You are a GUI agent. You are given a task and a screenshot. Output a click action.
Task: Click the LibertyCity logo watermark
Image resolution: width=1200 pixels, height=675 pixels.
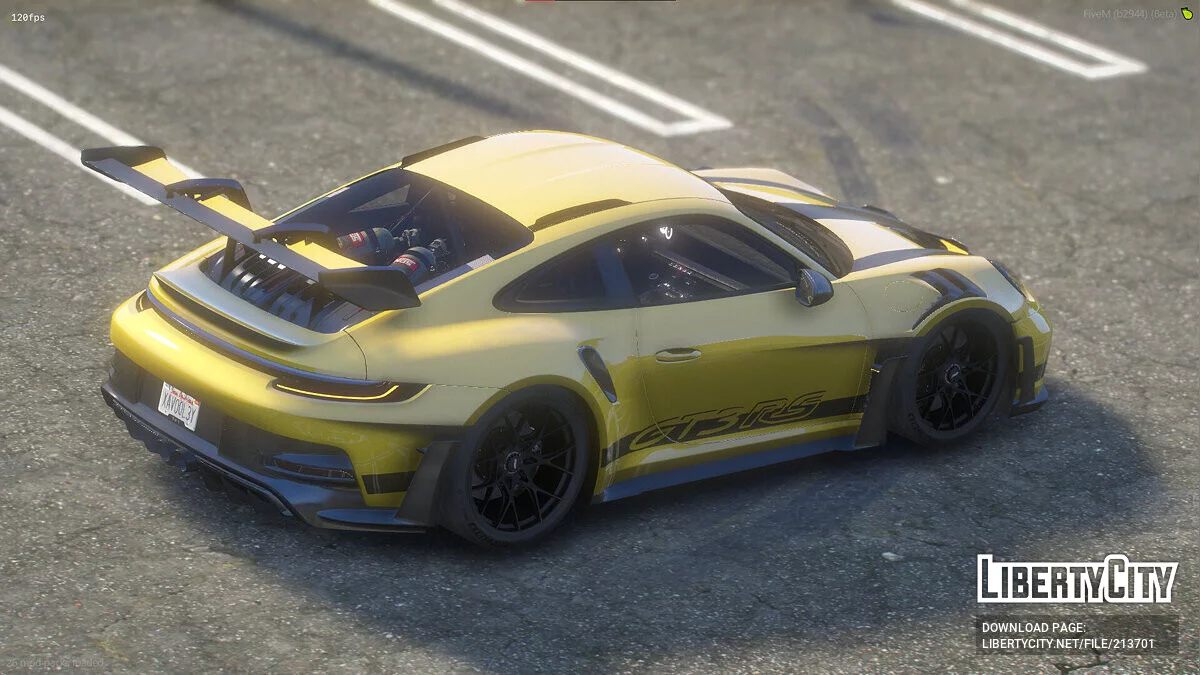tap(1077, 579)
